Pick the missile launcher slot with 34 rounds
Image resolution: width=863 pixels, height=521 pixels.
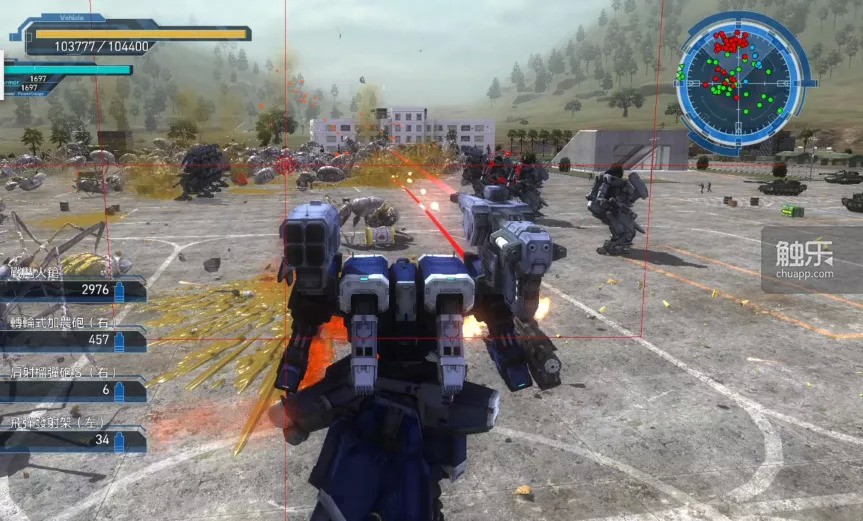pos(72,439)
